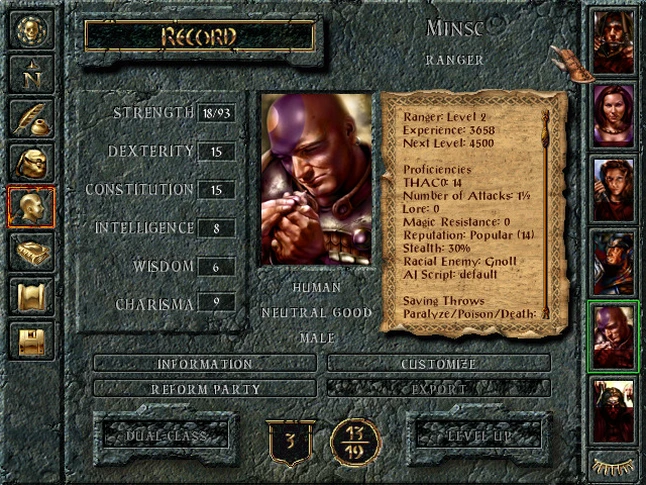The width and height of the screenshot is (646, 485).
Task: Select the character record head icon
Action: pyautogui.click(x=32, y=207)
